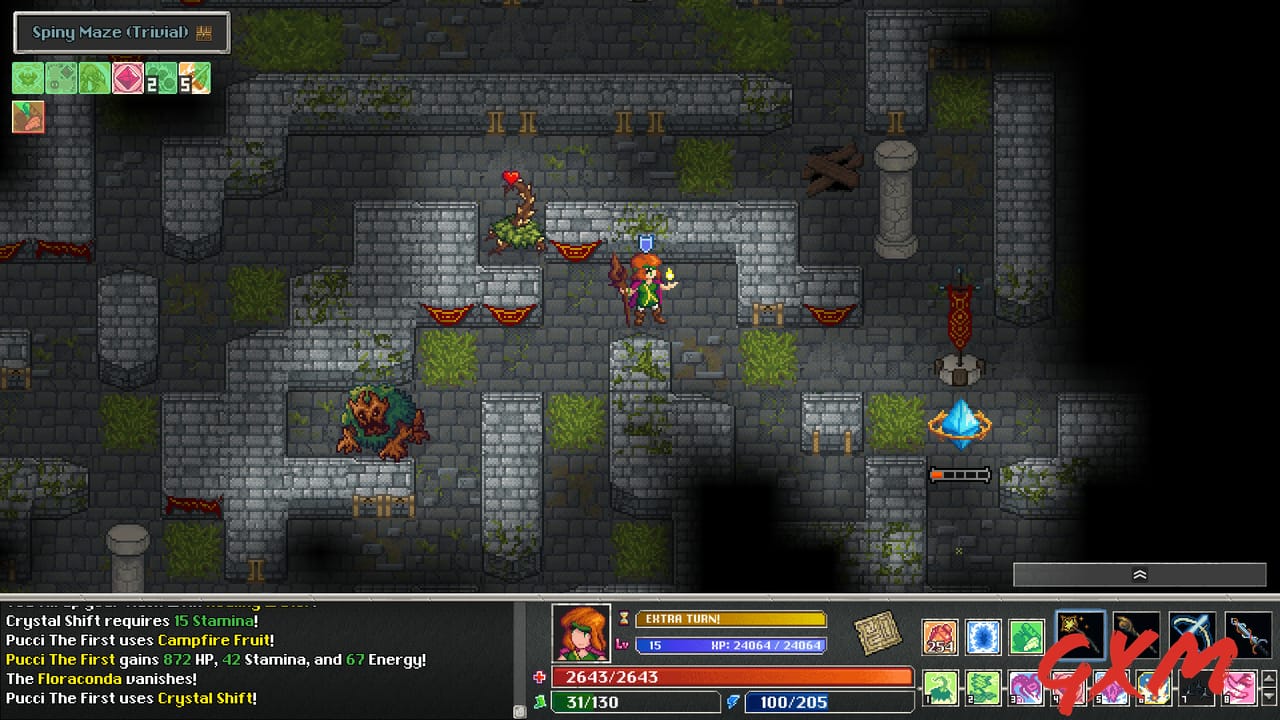
Task: Click the hotbar up arrow
Action: 1267,680
